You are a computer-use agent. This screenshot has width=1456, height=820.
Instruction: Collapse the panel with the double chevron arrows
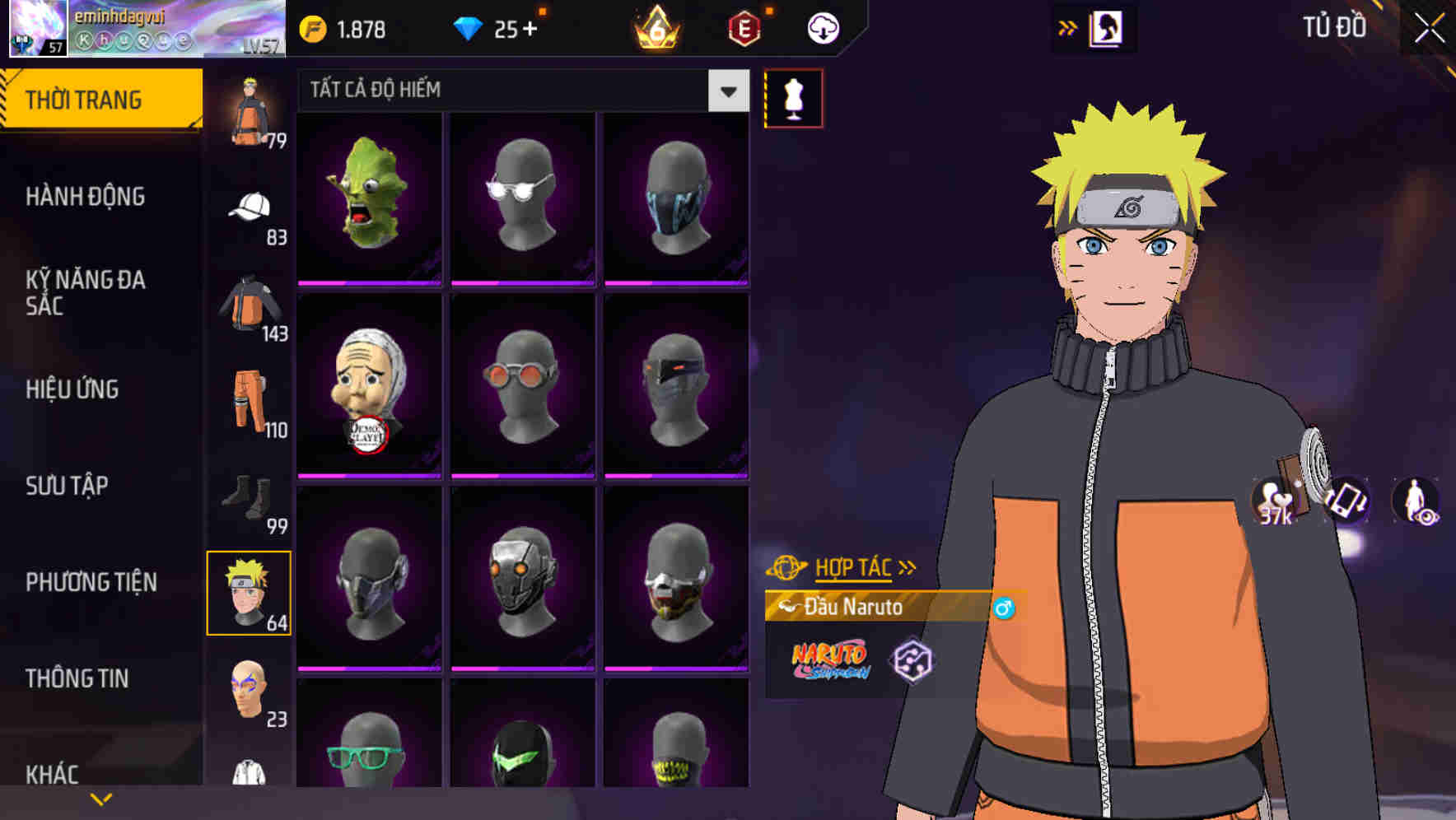tap(1067, 26)
